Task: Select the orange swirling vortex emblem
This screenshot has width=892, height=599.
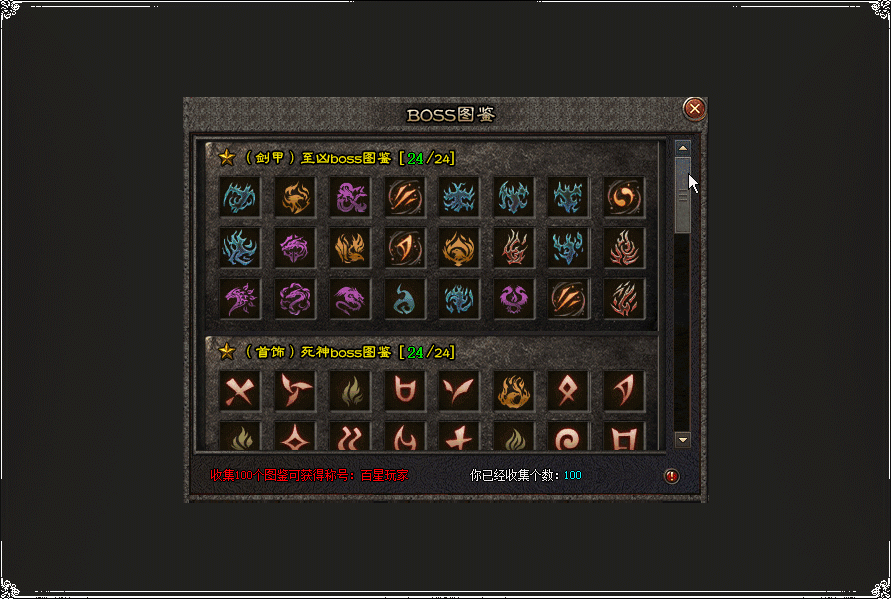Action: tap(624, 197)
